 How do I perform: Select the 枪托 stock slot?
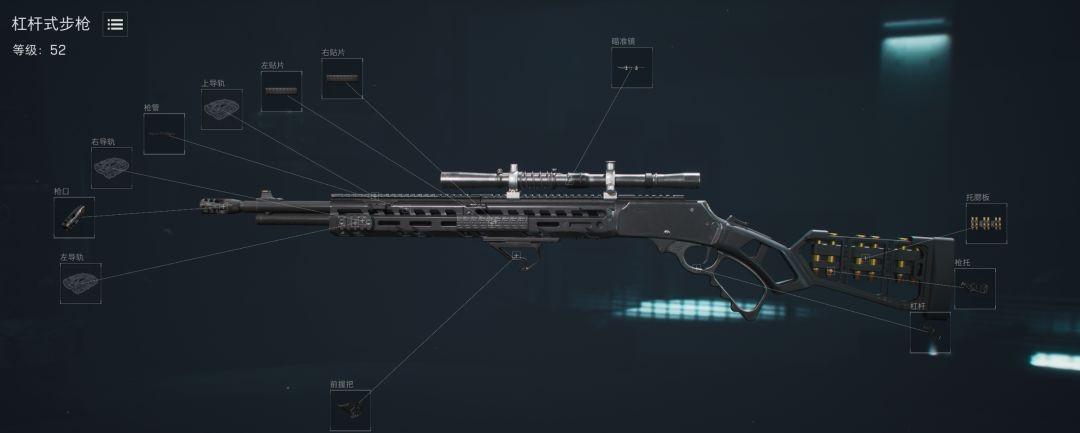click(975, 288)
